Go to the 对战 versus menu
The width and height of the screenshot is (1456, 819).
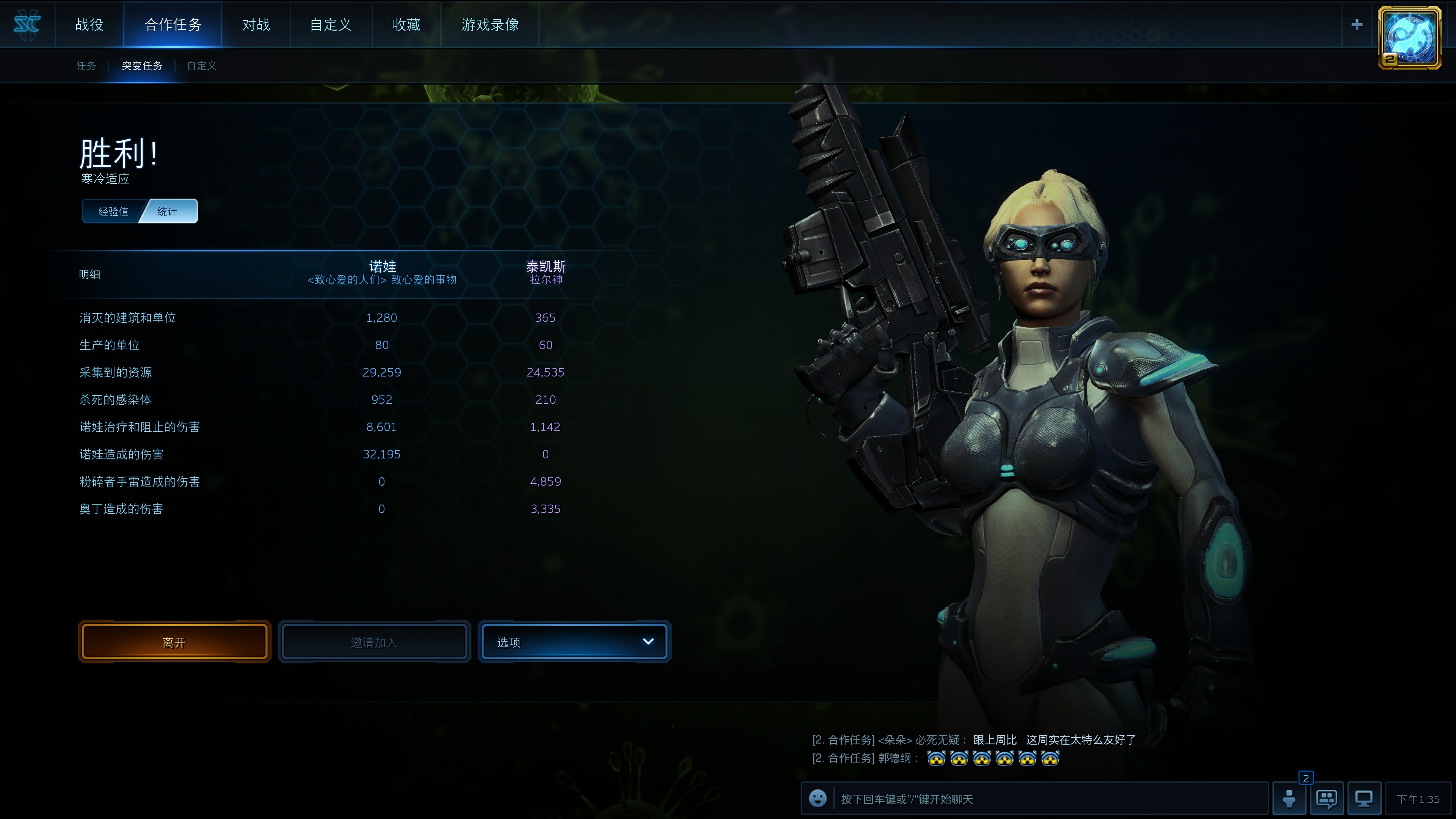click(256, 24)
